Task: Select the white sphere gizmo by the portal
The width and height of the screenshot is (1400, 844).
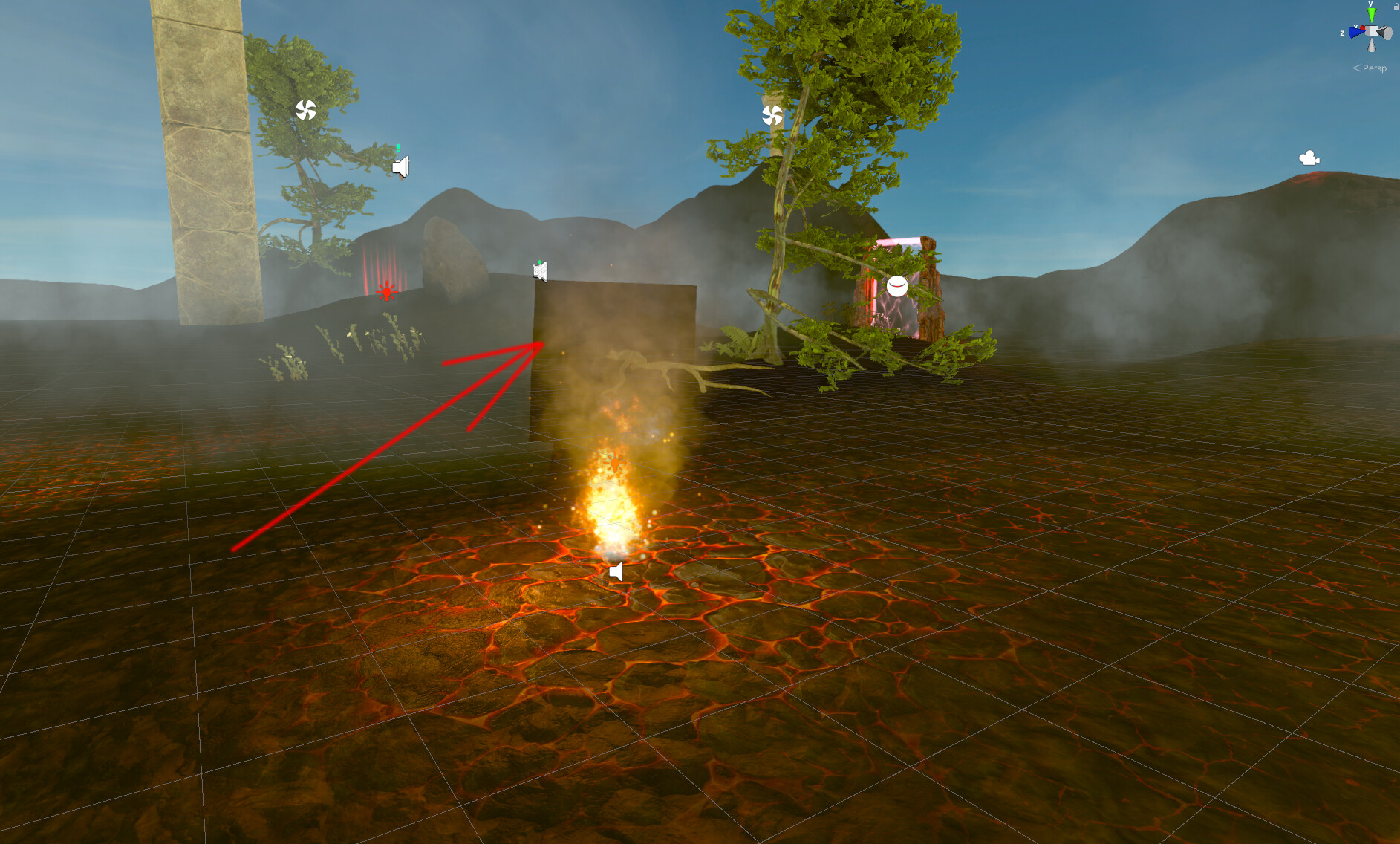Action: tap(896, 286)
